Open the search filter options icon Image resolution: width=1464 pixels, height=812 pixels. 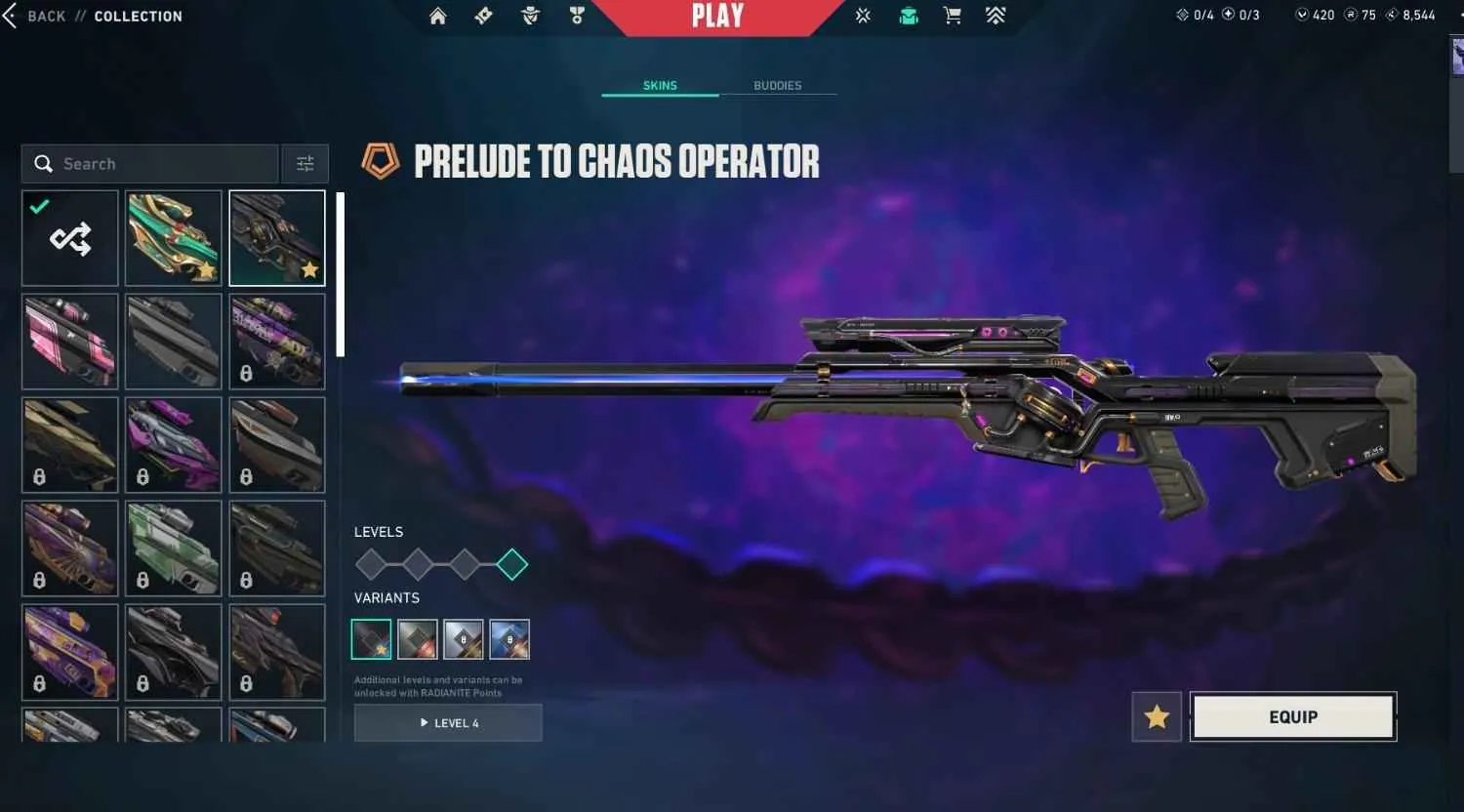click(x=305, y=163)
